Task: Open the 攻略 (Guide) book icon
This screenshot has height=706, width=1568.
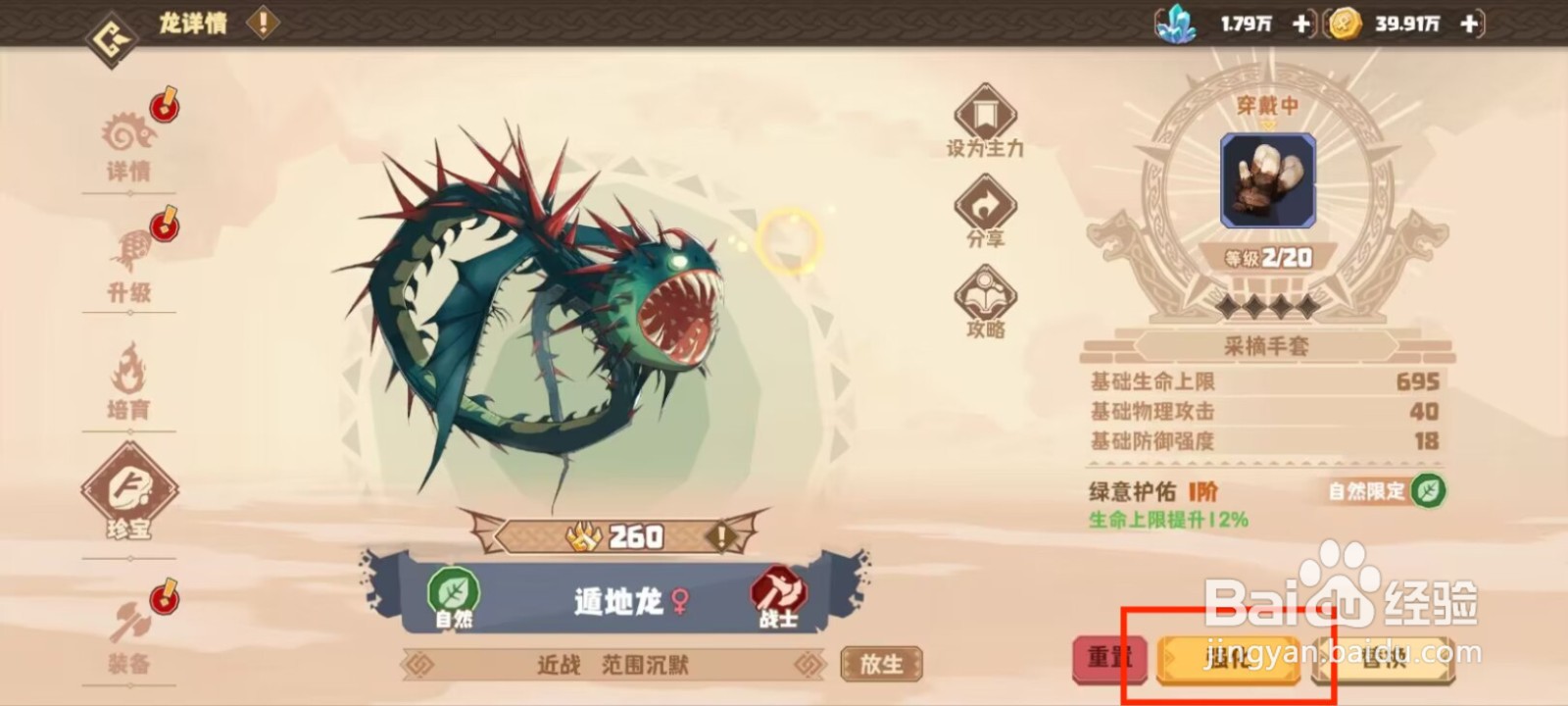Action: click(985, 294)
